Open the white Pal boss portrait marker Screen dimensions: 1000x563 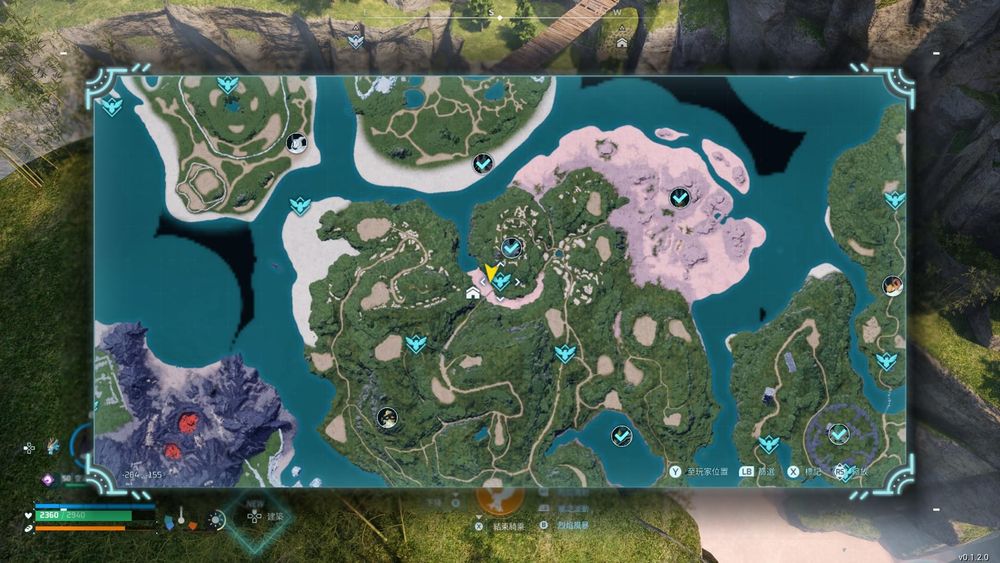pyautogui.click(x=296, y=144)
